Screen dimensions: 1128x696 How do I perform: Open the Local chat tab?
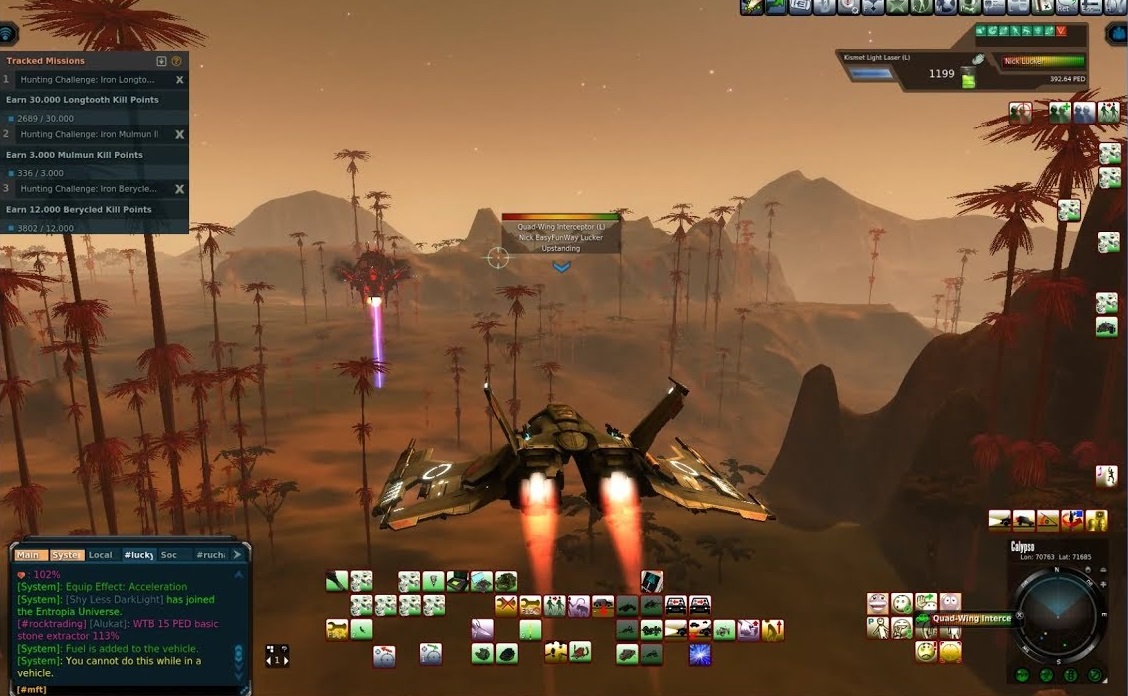tap(100, 555)
